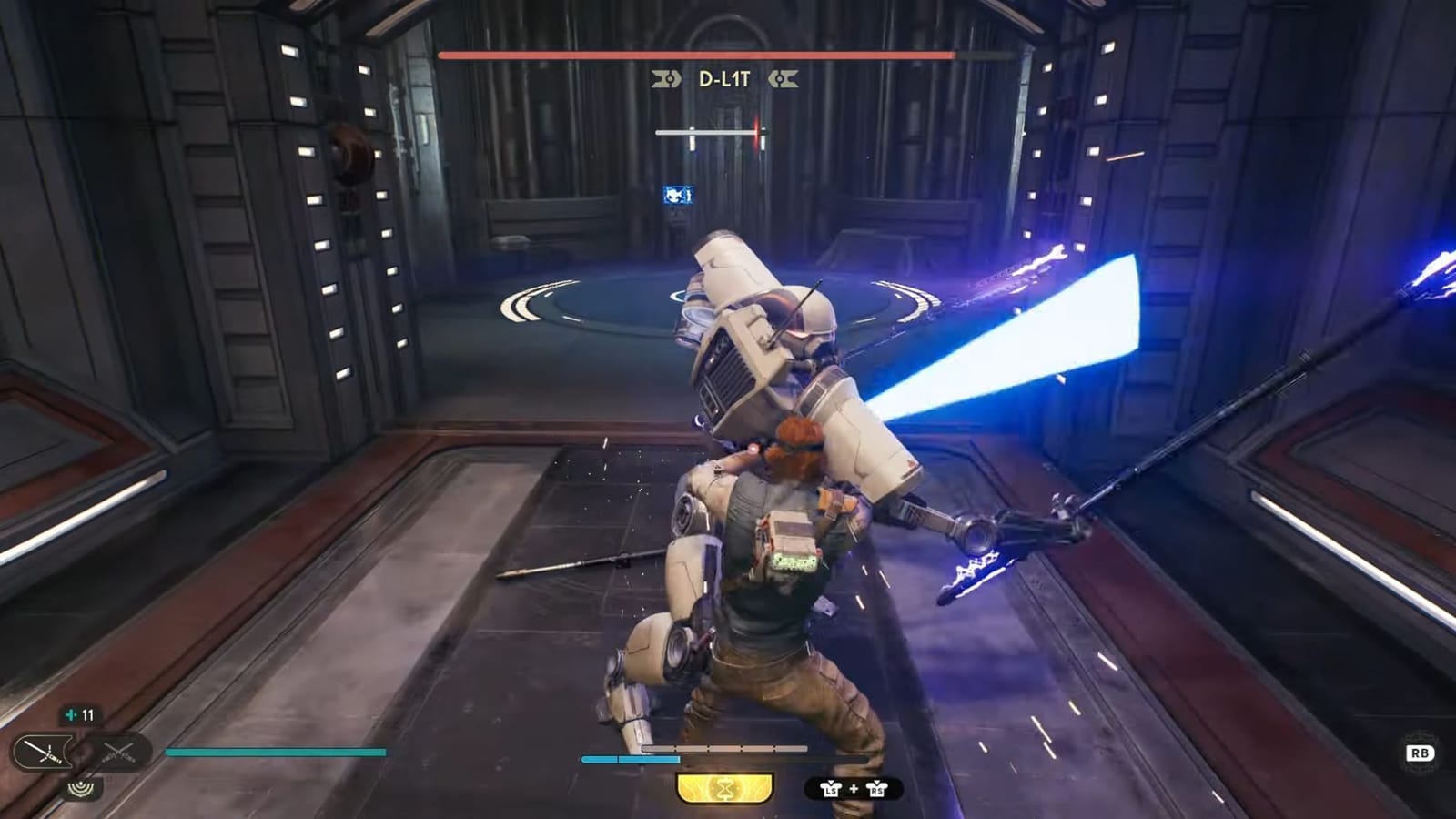
Task: Click the teal stim cross icon
Action: coord(71,715)
